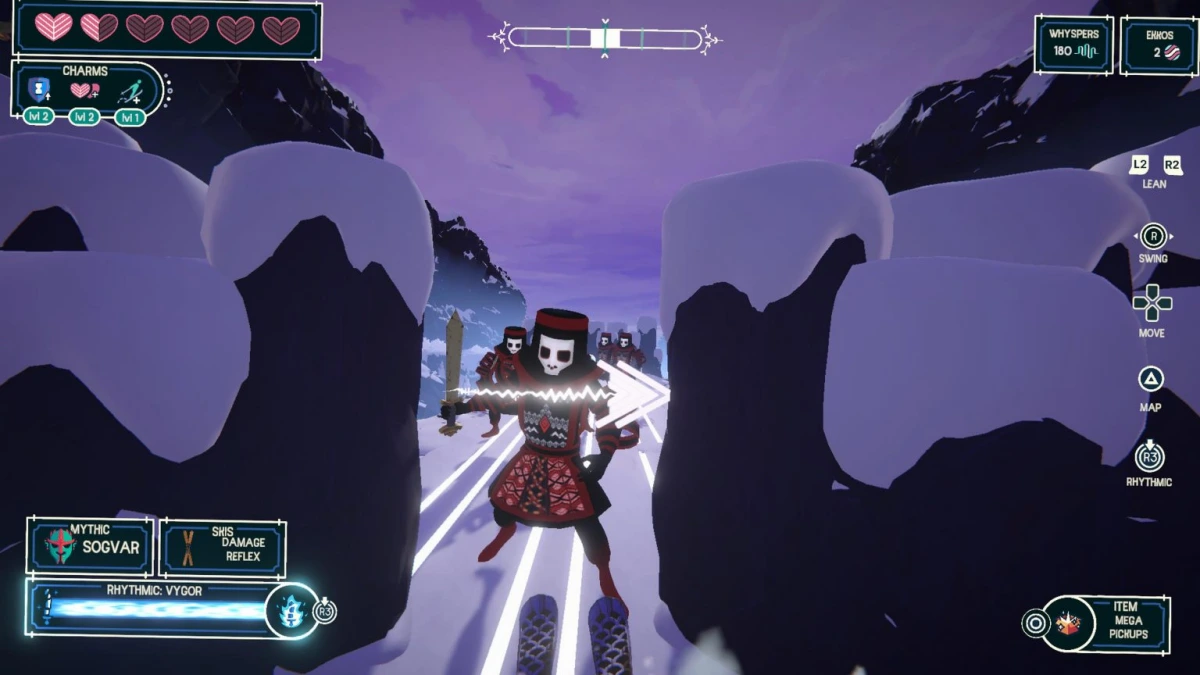This screenshot has height=675, width=1200.
Task: Select the shield charm icon
Action: pyautogui.click(x=39, y=91)
